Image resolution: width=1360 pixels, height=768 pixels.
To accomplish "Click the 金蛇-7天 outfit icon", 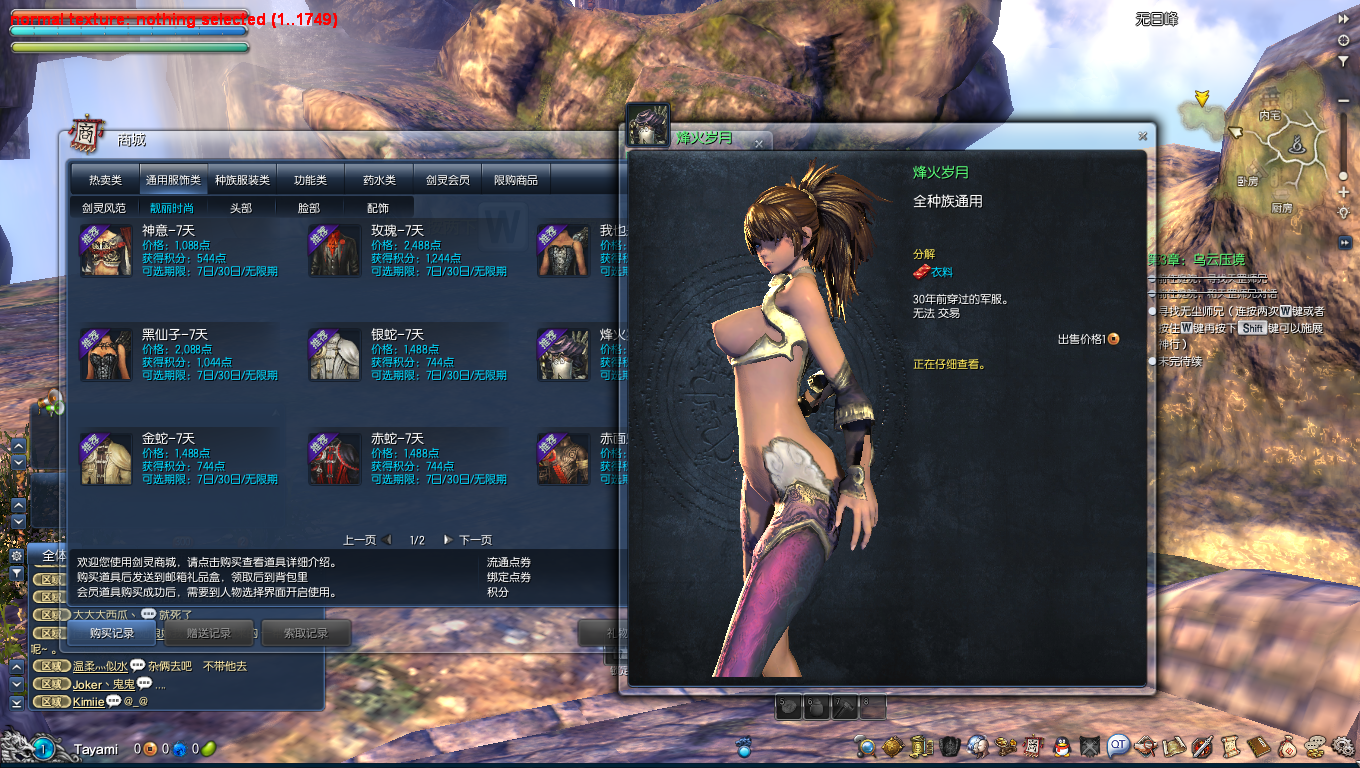I will pos(106,459).
